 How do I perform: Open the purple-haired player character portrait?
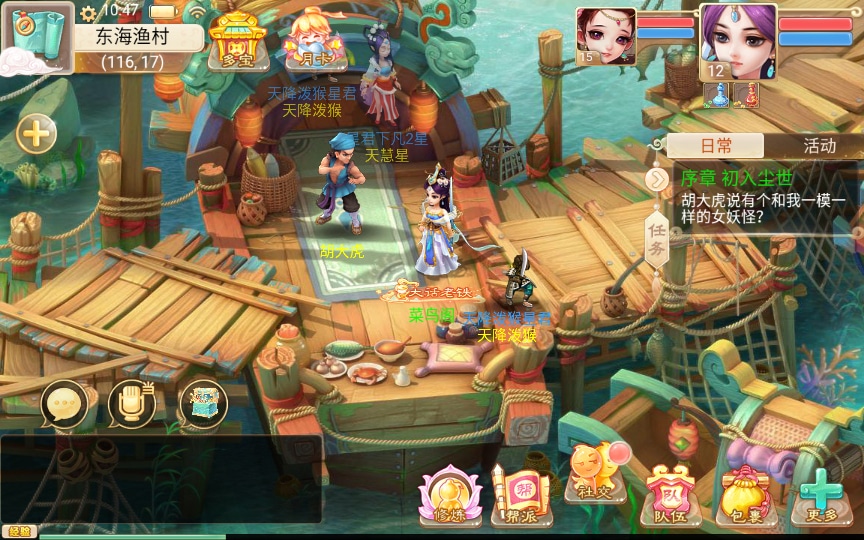(x=738, y=40)
